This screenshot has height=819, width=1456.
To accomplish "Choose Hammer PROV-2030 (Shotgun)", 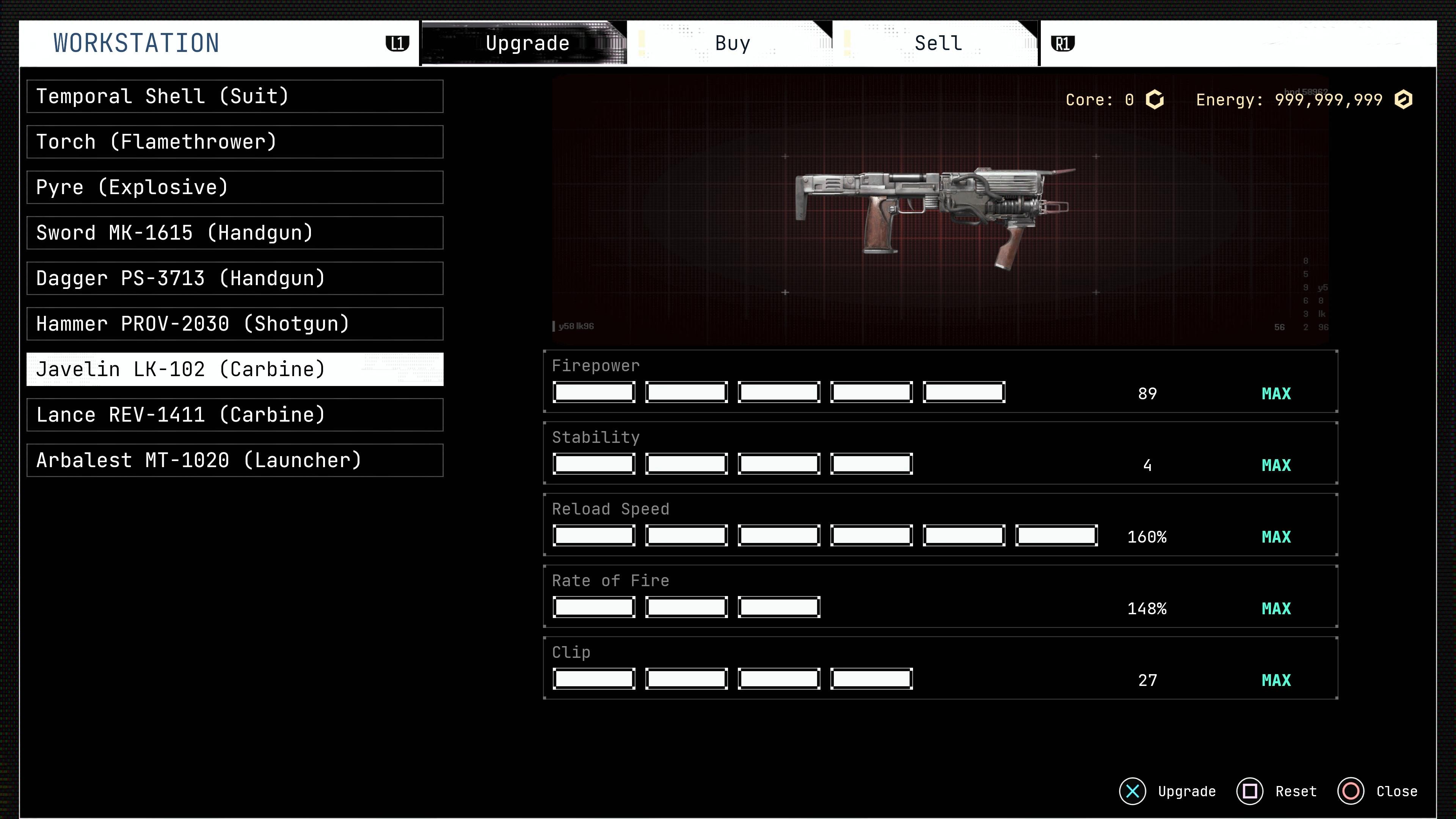I will point(235,324).
